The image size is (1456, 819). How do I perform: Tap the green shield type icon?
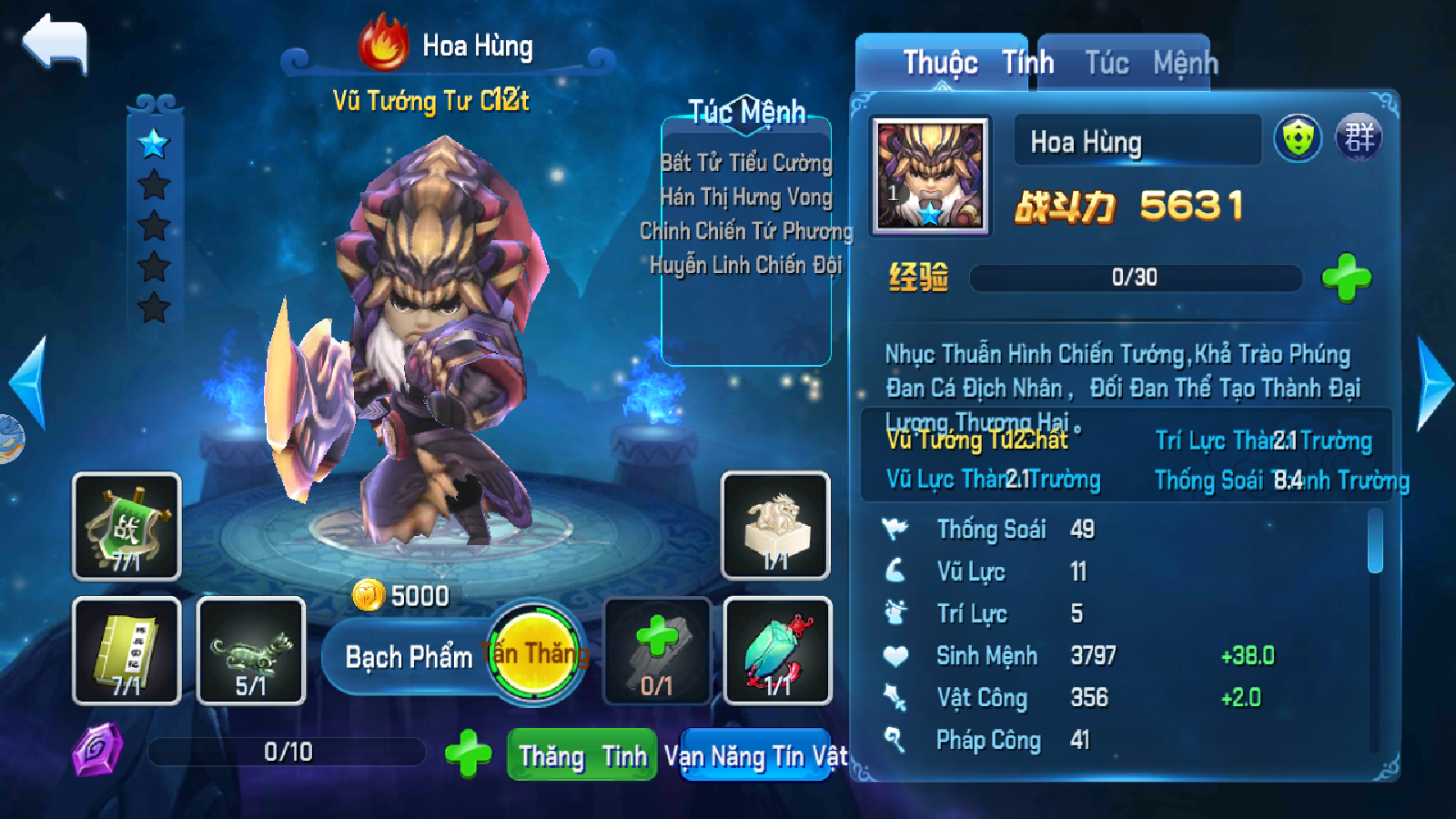pos(1298,139)
